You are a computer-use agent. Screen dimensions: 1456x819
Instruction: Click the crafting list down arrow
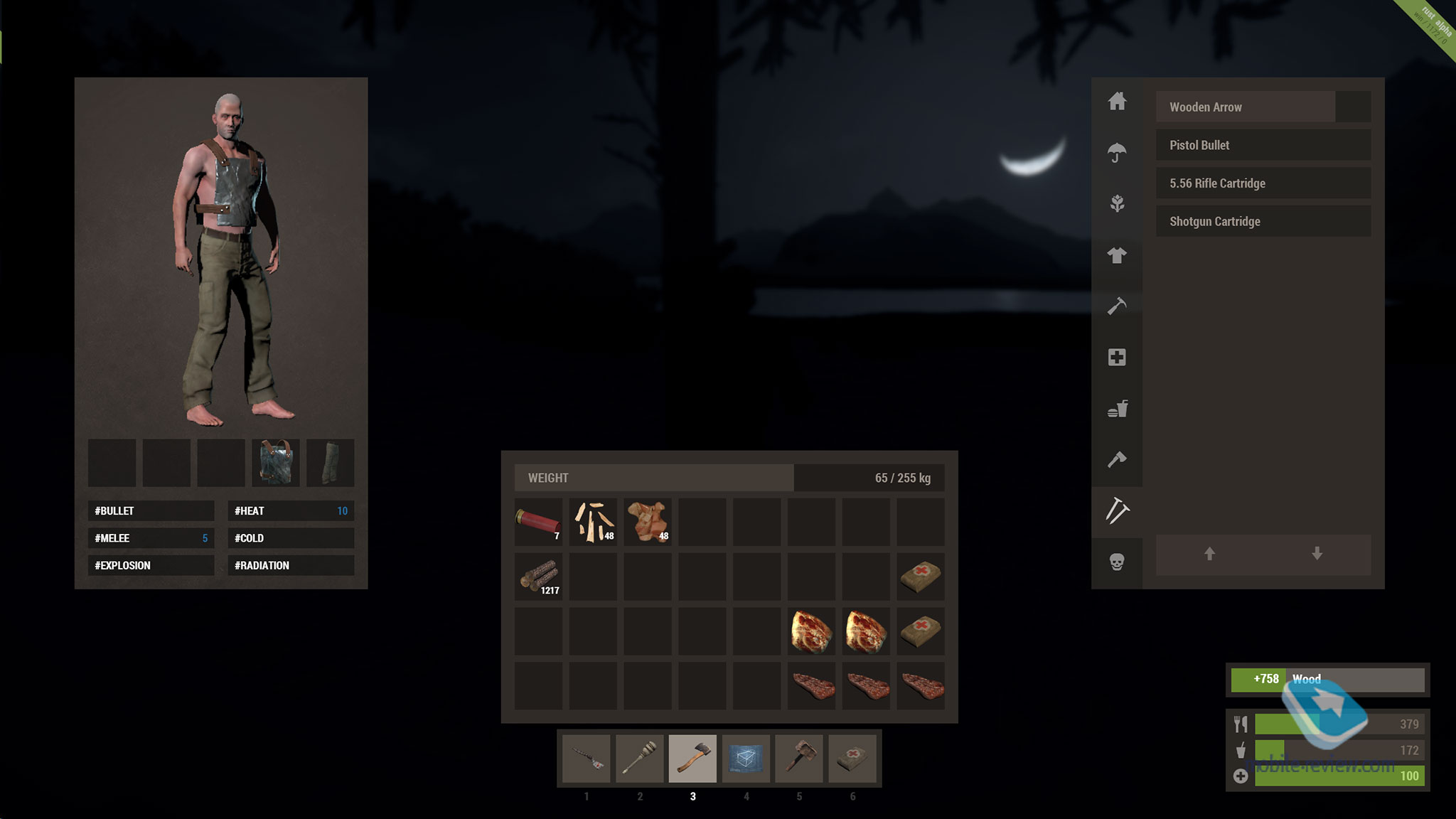click(x=1317, y=554)
